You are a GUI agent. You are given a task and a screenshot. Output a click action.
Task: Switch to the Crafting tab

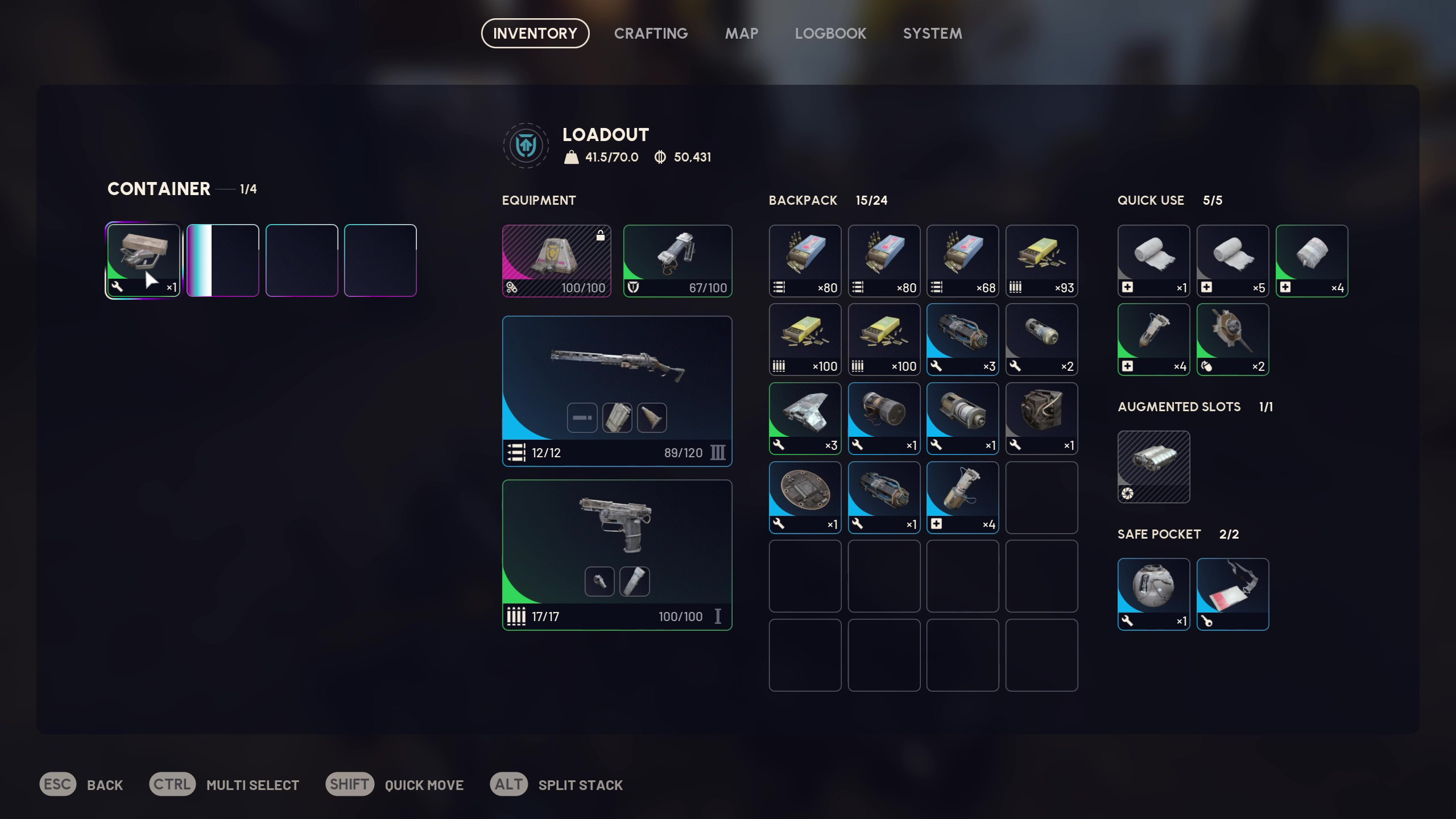tap(651, 34)
